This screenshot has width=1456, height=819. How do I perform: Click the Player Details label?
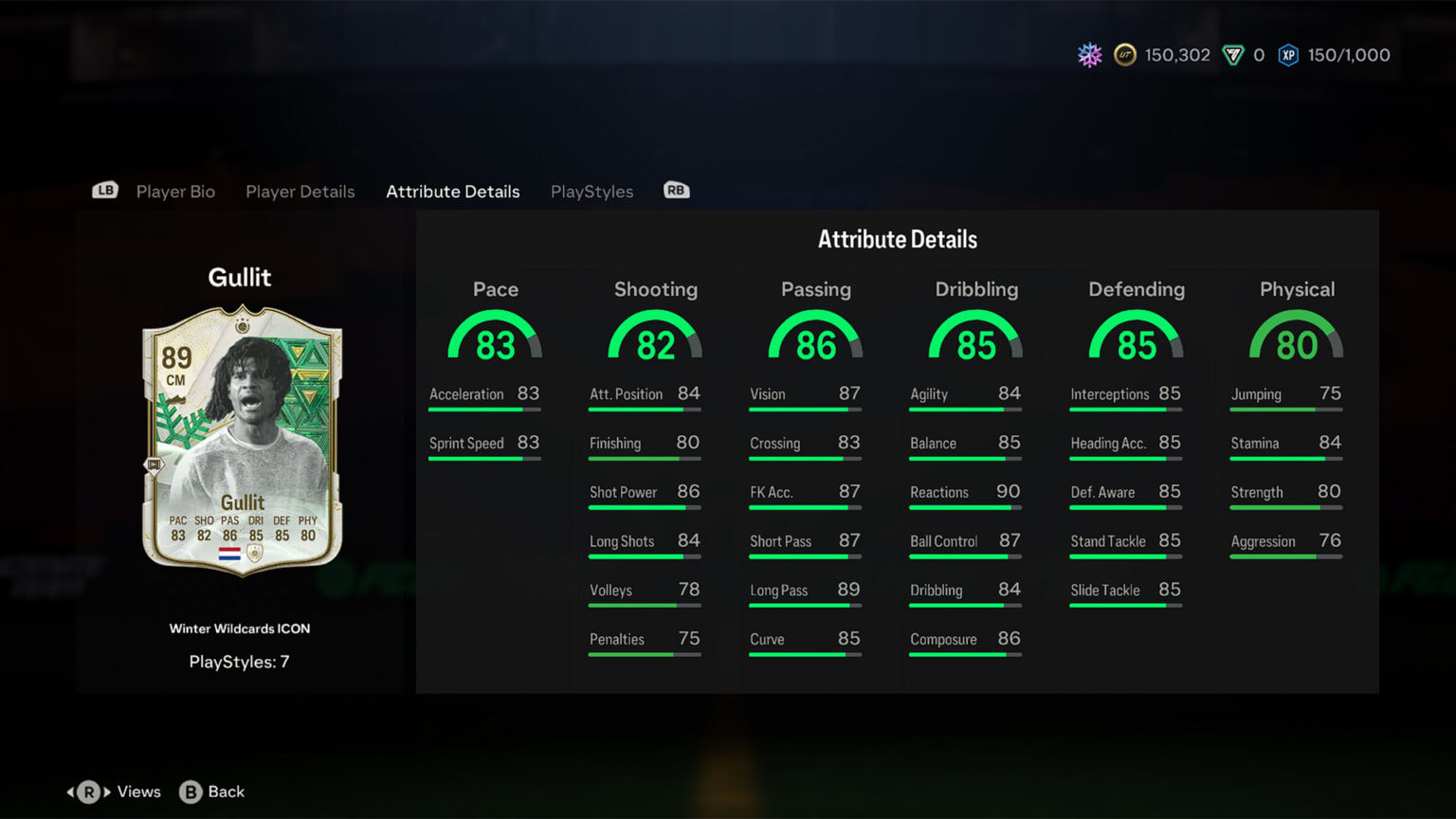coord(300,191)
